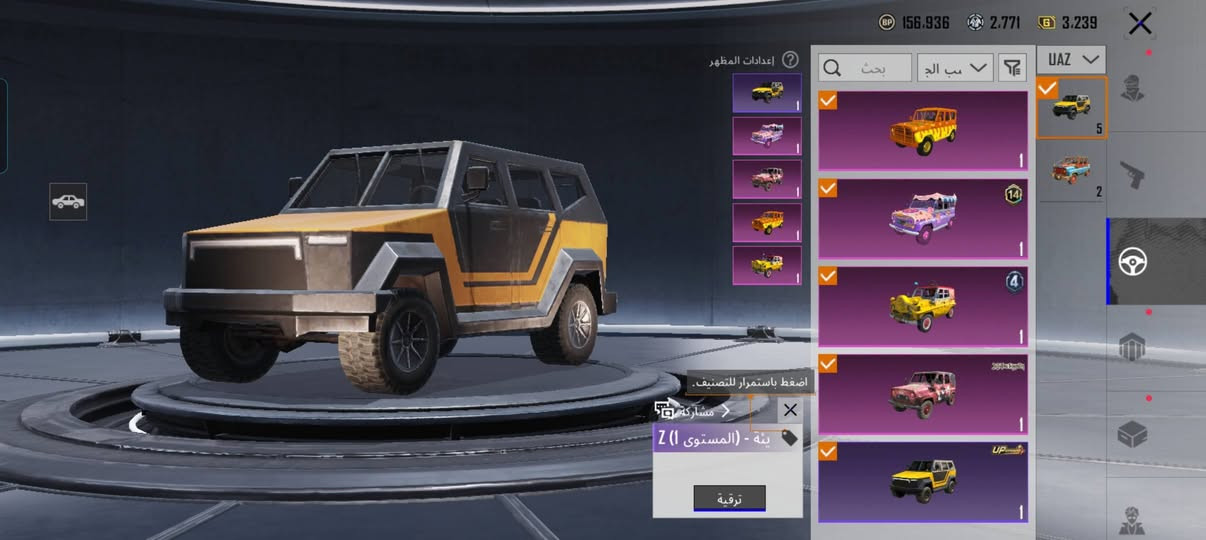
Task: Open the steering wheel vehicles tab
Action: (x=1133, y=262)
